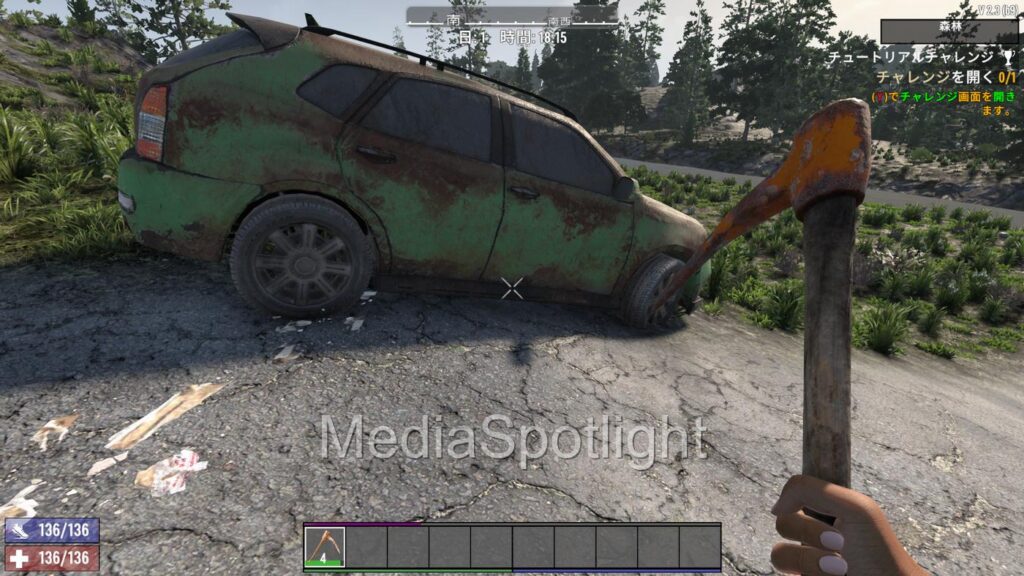Click the compass bar
Image resolution: width=1024 pixels, height=576 pixels.
click(512, 16)
